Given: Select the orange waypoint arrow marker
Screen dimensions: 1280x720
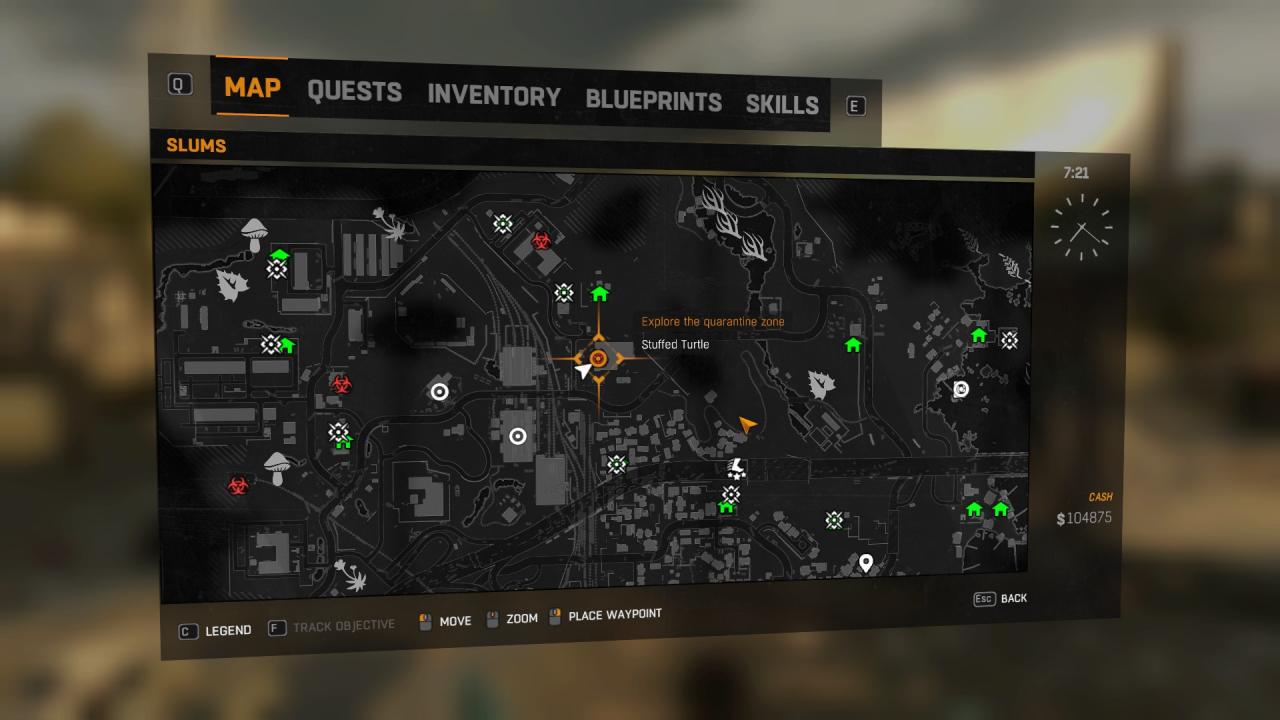Looking at the screenshot, I should tap(748, 424).
